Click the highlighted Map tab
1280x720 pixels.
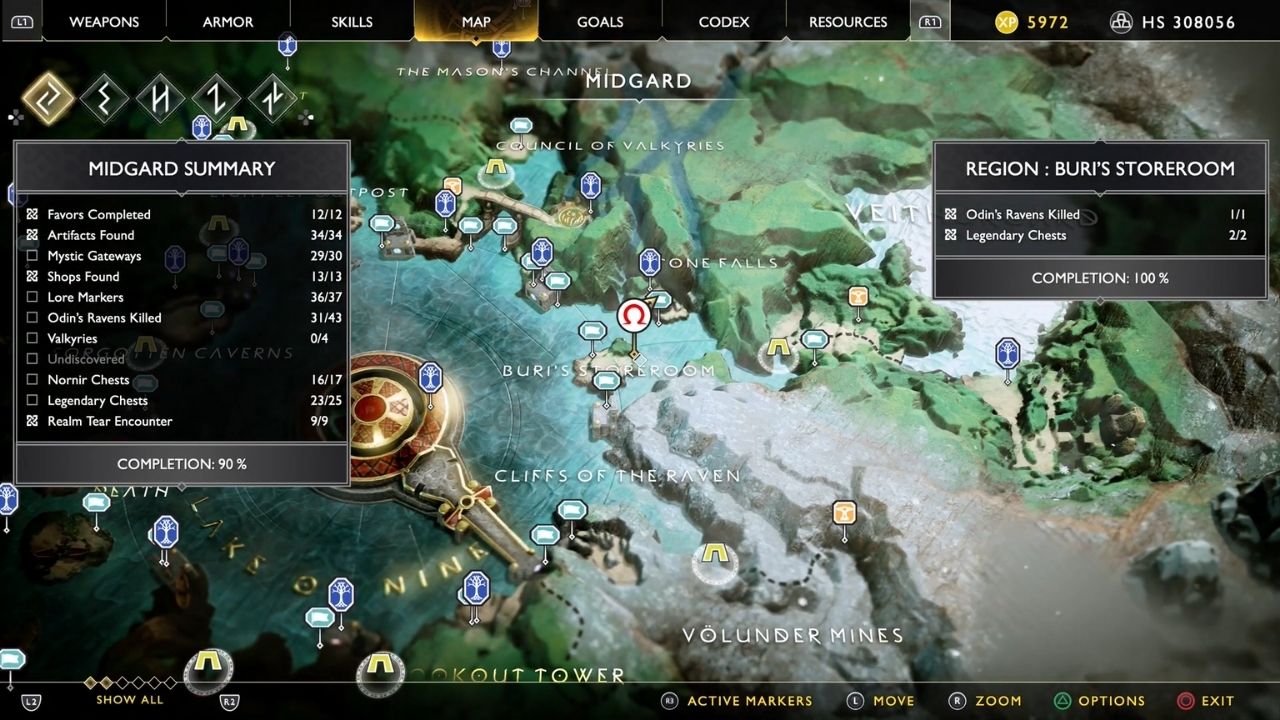point(476,22)
